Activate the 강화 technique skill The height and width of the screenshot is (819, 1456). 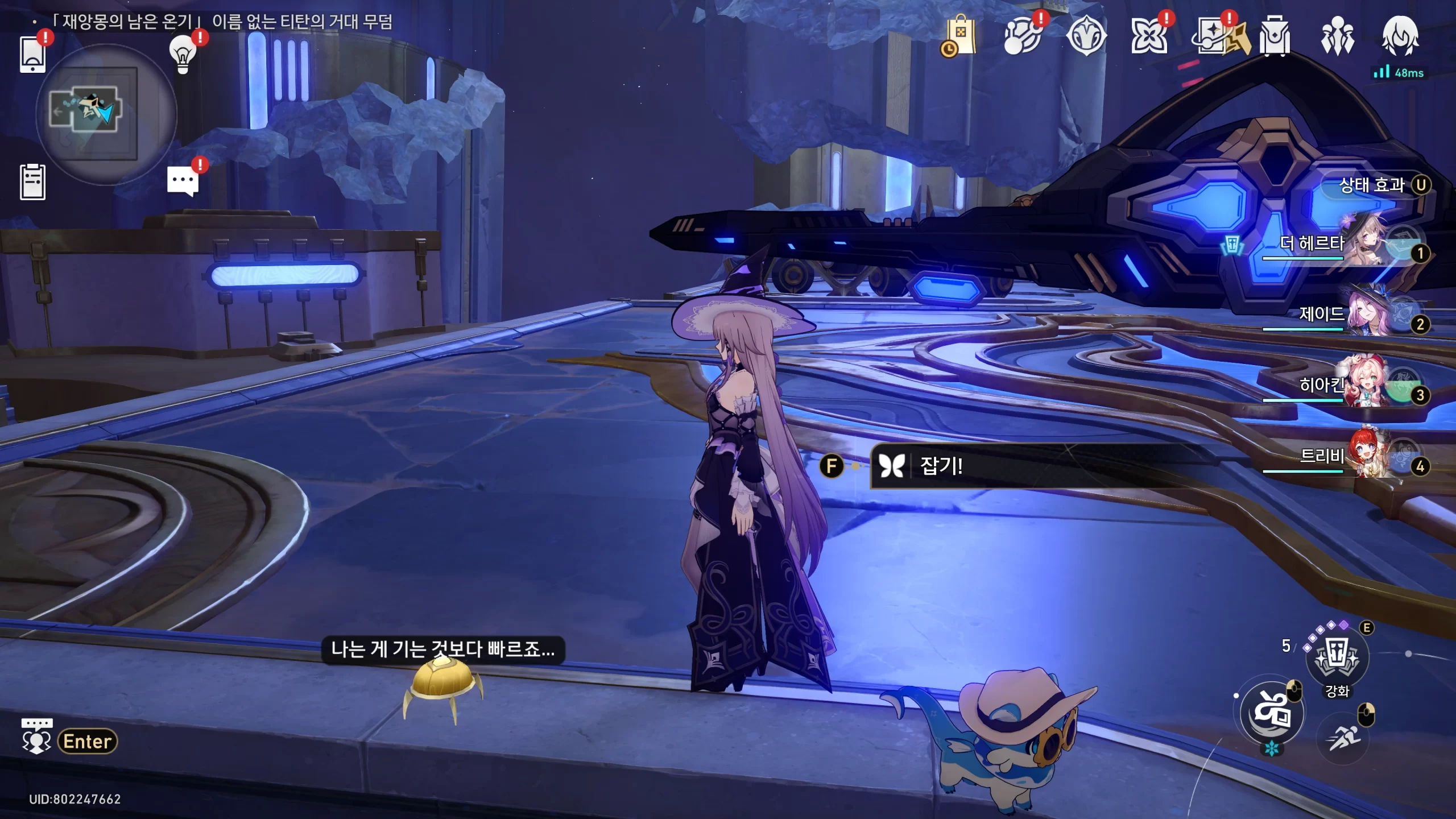point(1337,657)
